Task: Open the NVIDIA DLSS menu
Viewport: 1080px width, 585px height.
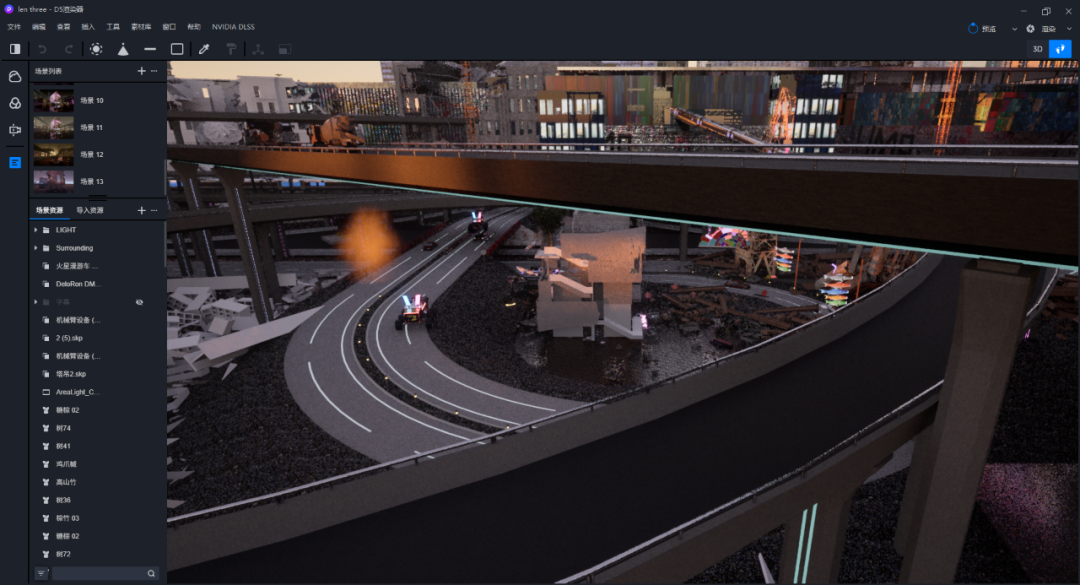Action: (233, 27)
